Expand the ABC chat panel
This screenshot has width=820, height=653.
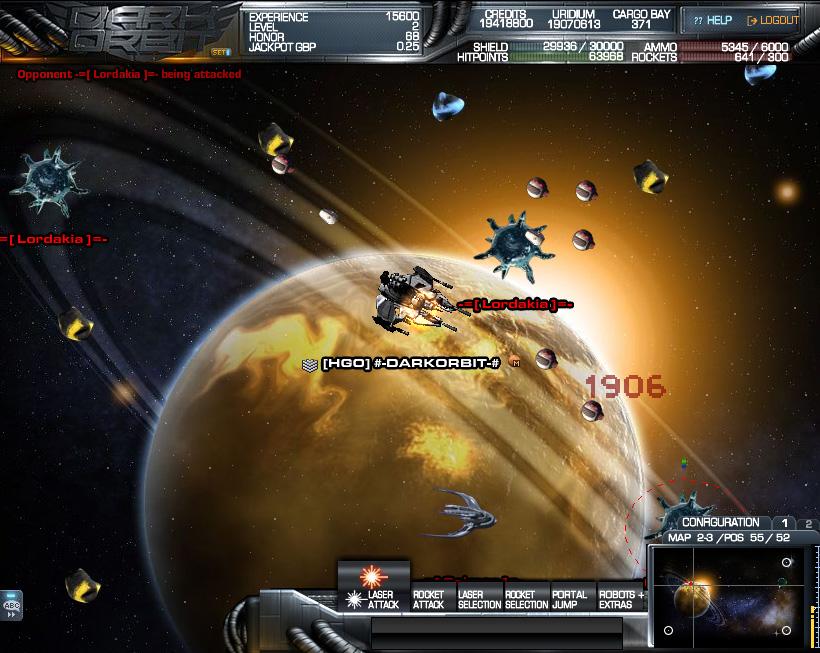pyautogui.click(x=12, y=605)
